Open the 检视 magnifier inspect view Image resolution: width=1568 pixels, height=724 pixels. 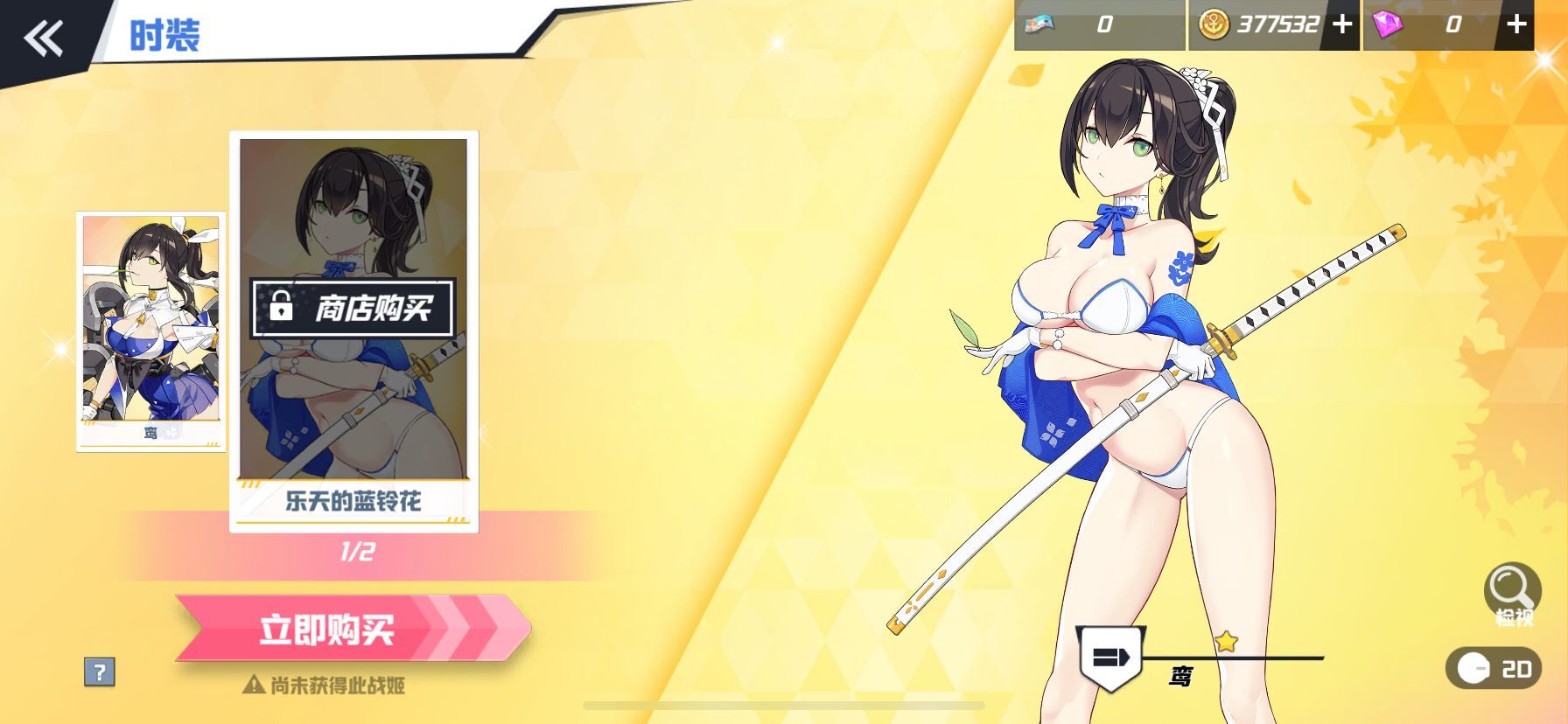1511,594
